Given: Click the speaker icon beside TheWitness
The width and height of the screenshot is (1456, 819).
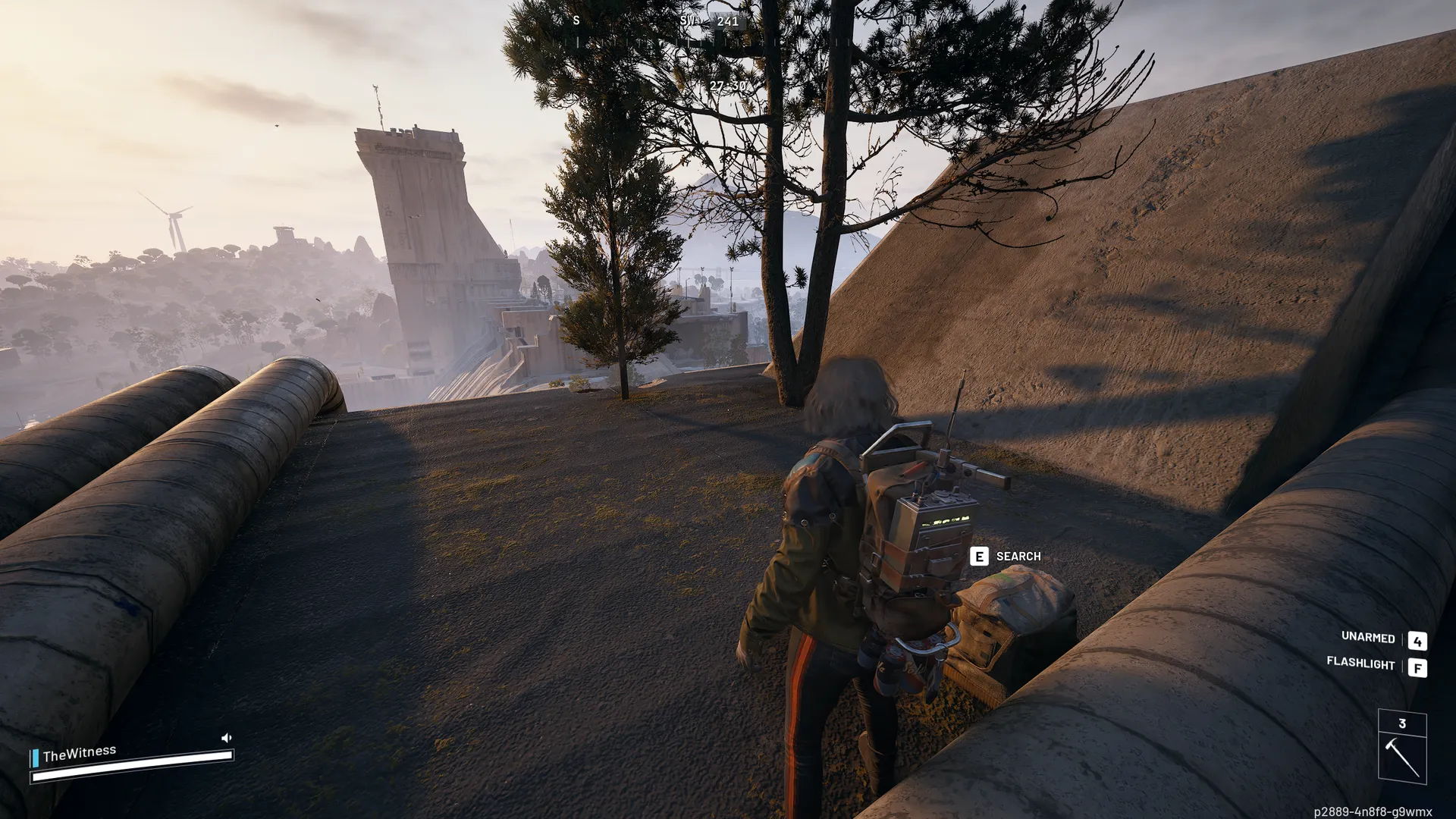Looking at the screenshot, I should [x=226, y=737].
